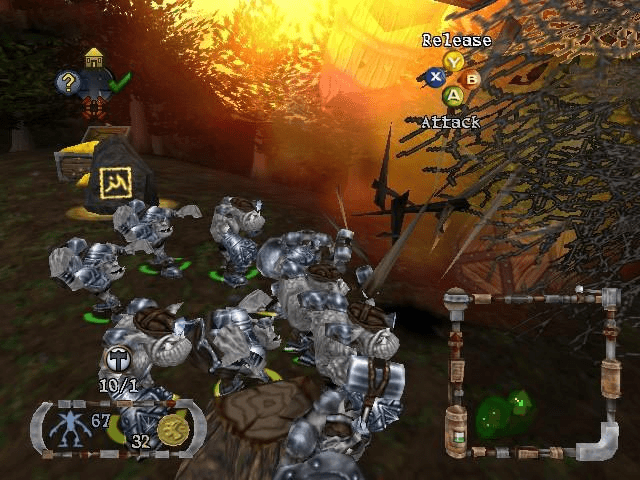Activate the red icon below the house
This screenshot has height=480, width=640.
coord(94,106)
